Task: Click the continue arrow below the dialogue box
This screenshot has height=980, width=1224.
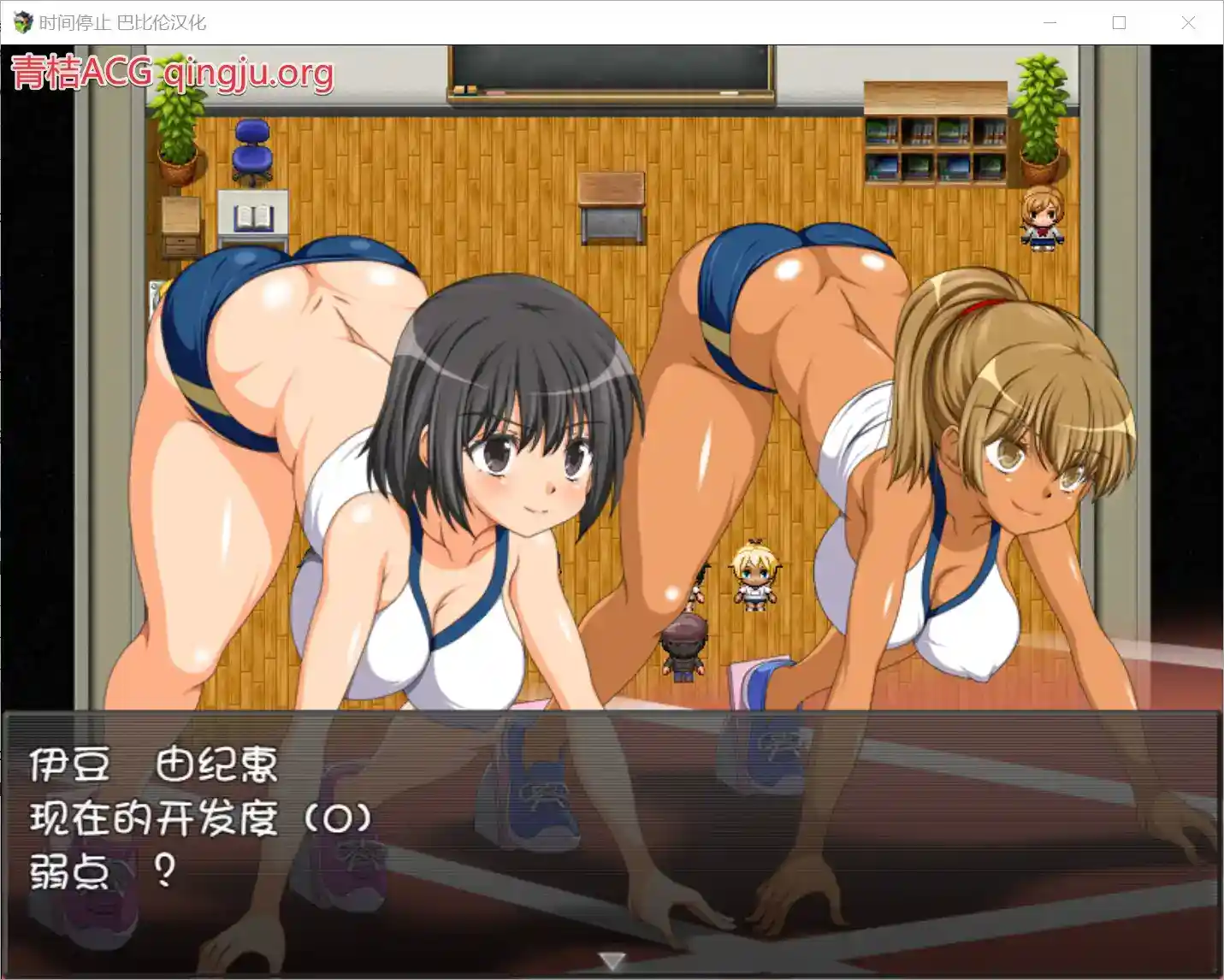Action: pyautogui.click(x=612, y=961)
